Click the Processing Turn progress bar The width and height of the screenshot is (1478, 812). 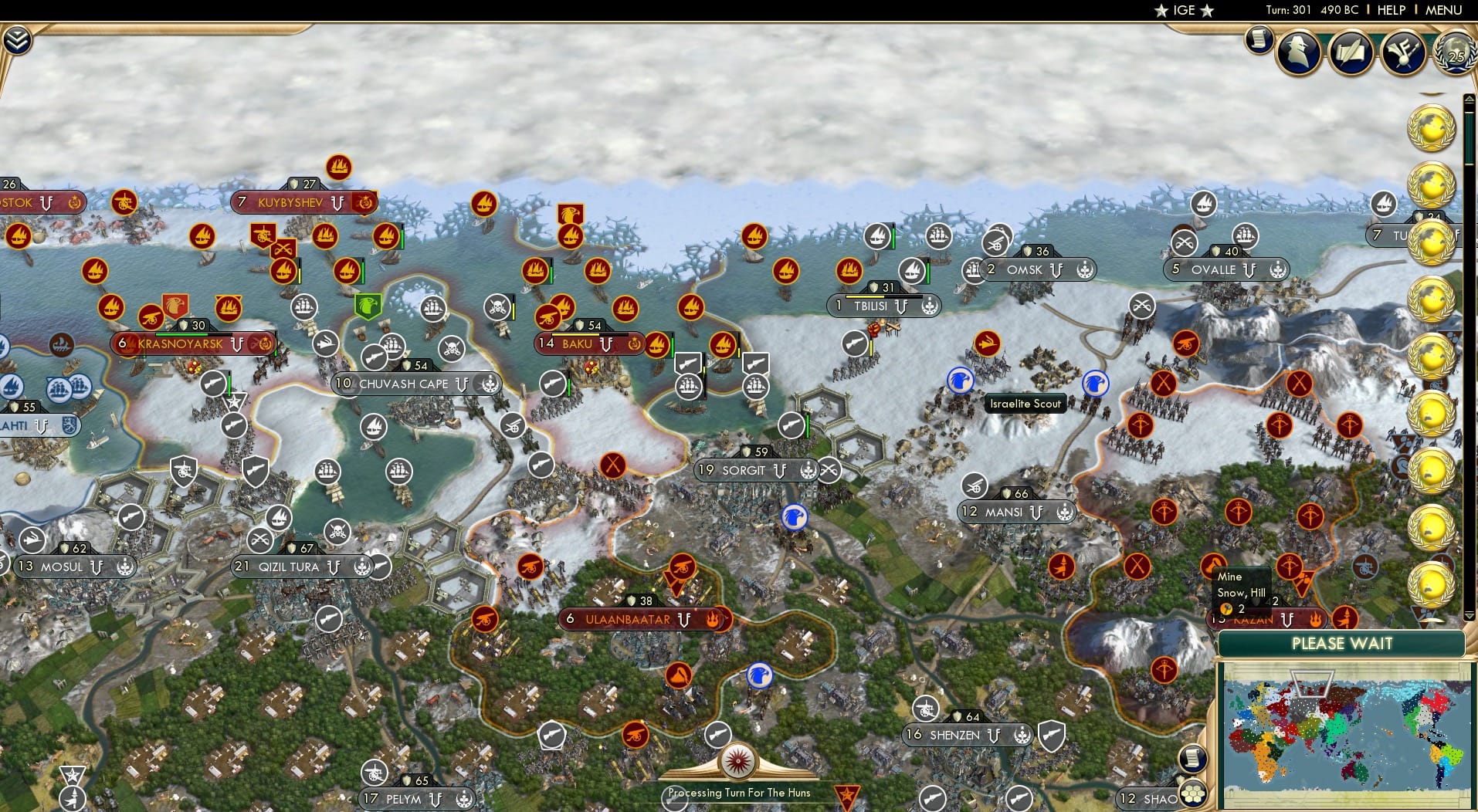pyautogui.click(x=739, y=793)
